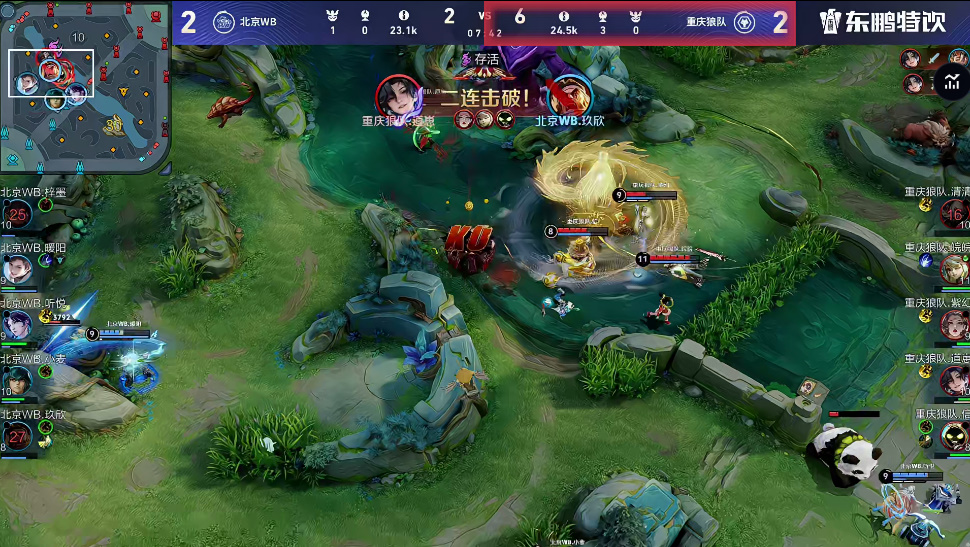The height and width of the screenshot is (547, 970).
Task: Choose 重庆狼队.紫幻 player portrait
Action: (x=953, y=324)
